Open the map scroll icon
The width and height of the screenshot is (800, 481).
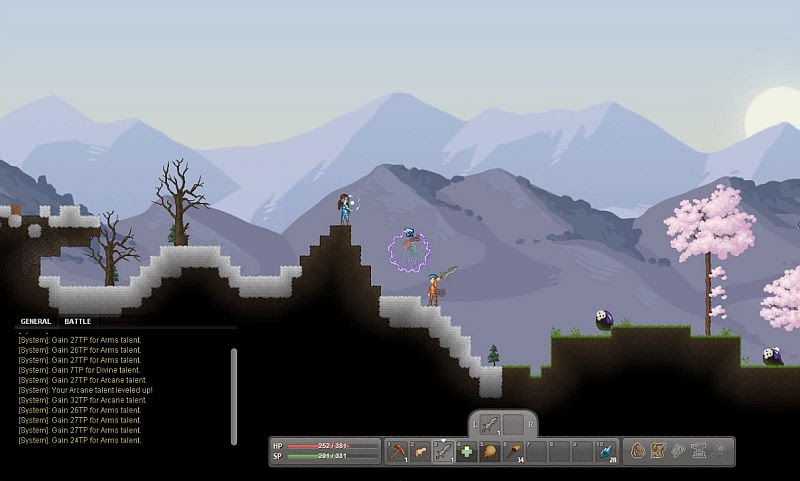coord(658,452)
